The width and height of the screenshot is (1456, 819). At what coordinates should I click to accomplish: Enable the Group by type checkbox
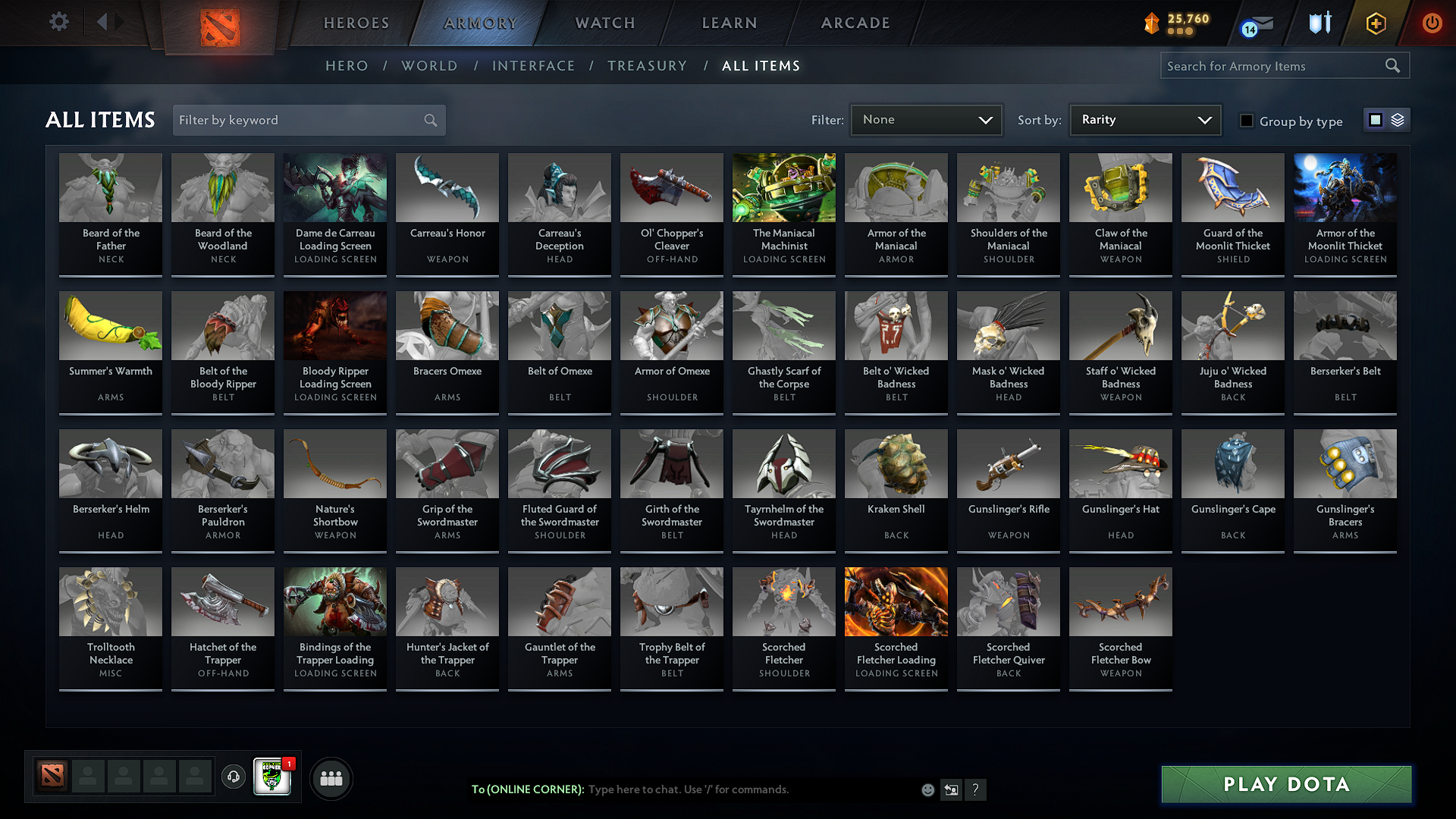pos(1246,121)
